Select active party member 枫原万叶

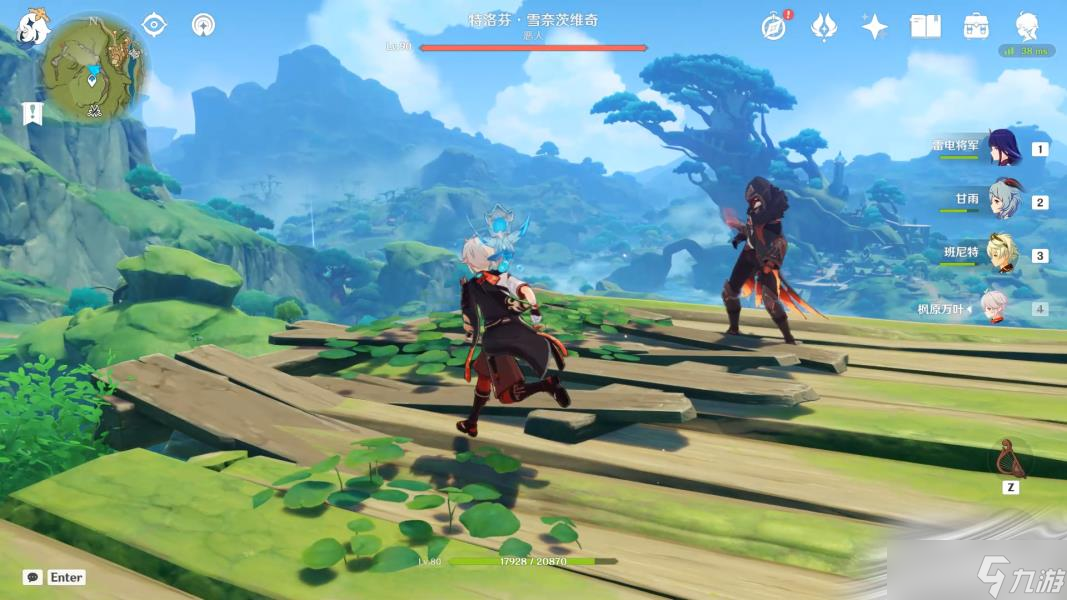993,308
